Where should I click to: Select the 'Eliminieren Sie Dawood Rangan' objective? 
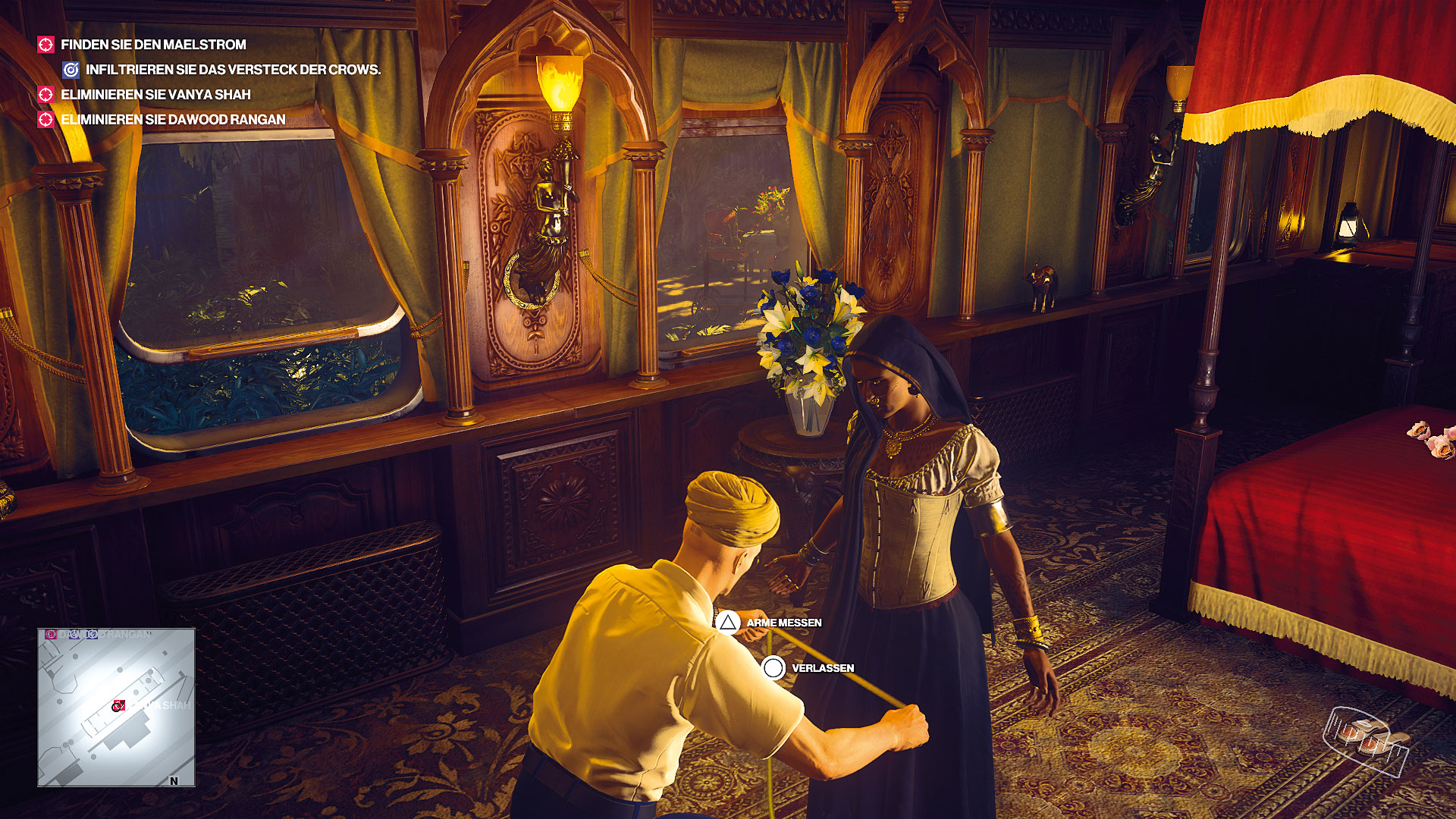click(173, 120)
